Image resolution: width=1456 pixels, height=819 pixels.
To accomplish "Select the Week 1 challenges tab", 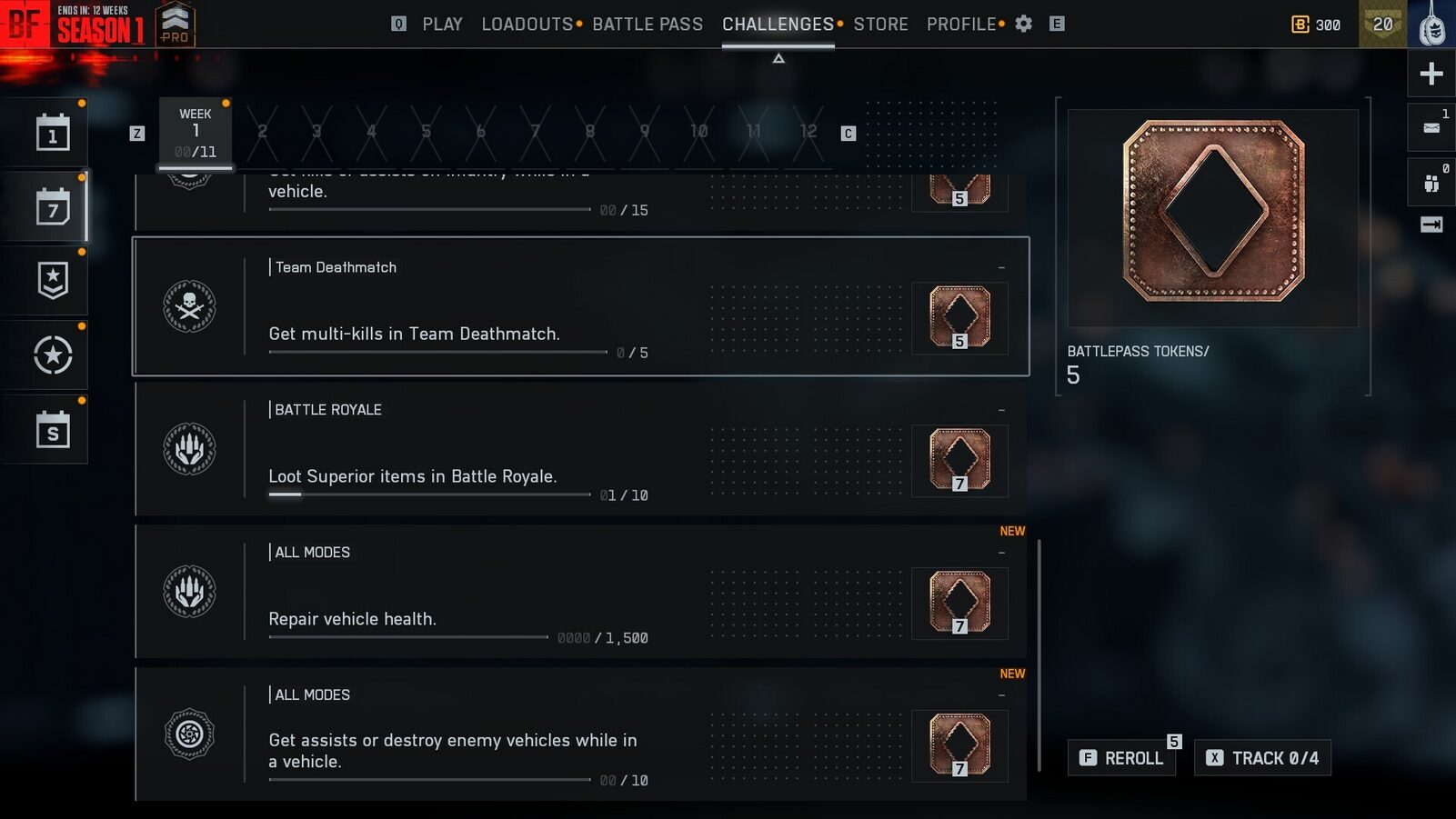I will tap(196, 133).
